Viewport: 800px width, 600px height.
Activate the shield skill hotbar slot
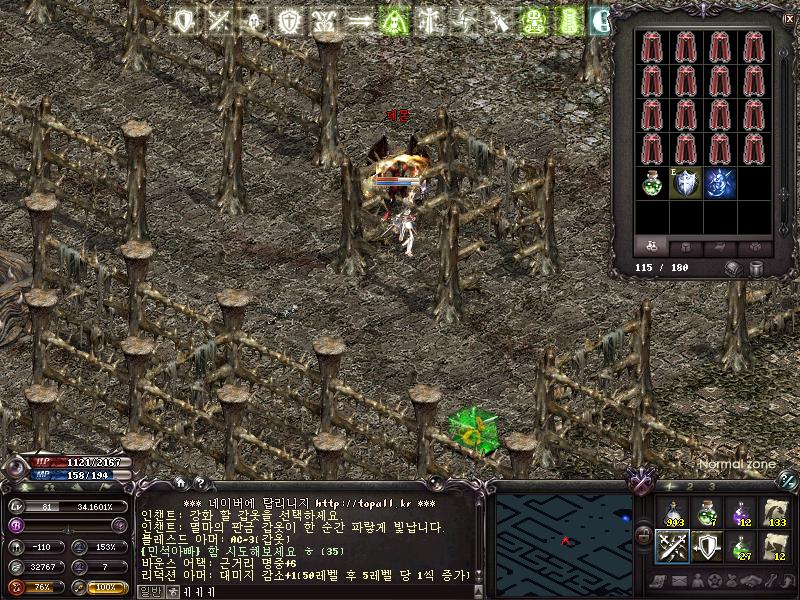pos(707,546)
